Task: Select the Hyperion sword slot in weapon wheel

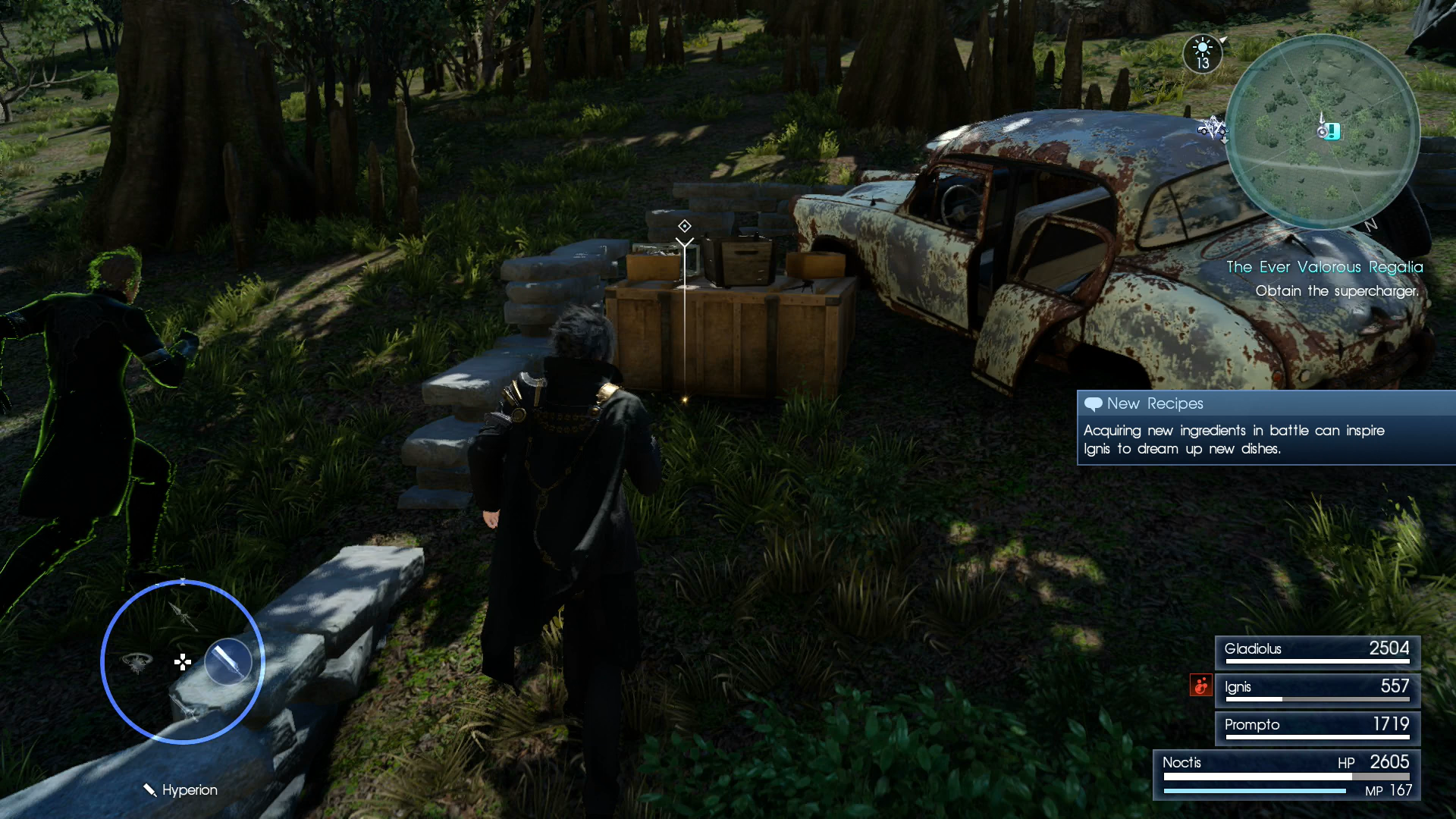Action: pos(228,661)
